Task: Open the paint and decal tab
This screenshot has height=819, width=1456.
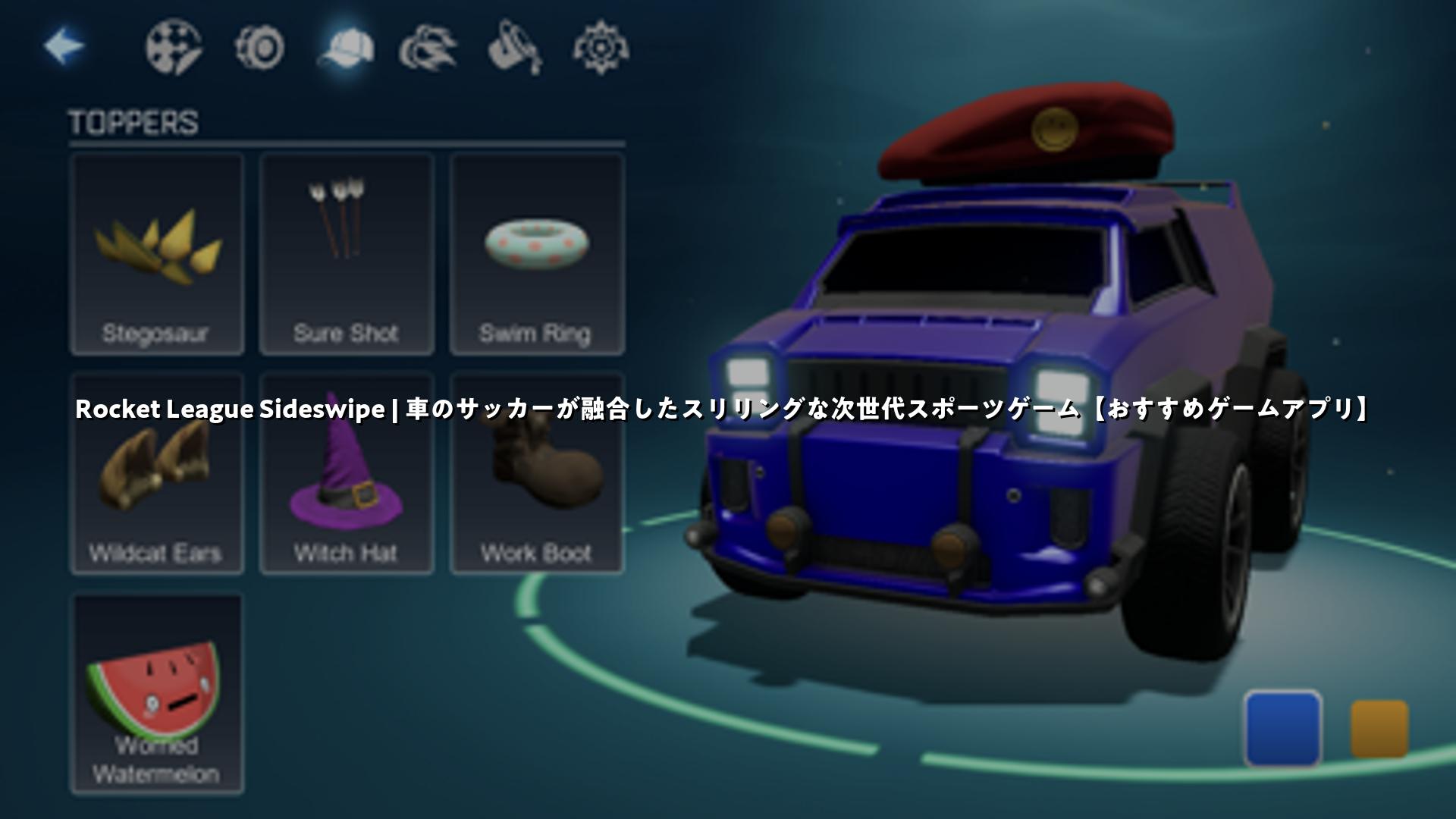Action: point(174,48)
